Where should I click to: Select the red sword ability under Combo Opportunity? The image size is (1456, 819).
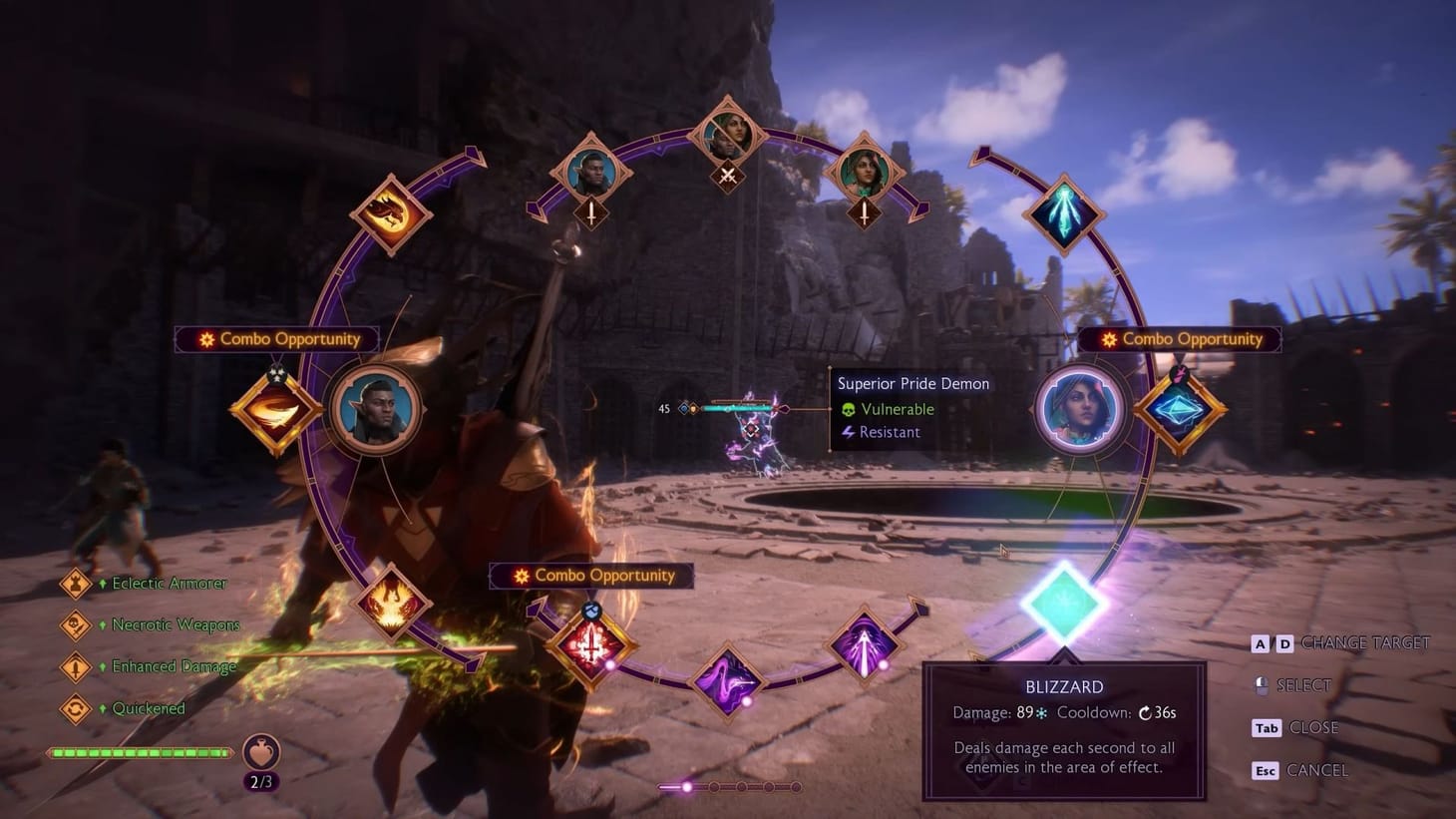click(x=590, y=643)
